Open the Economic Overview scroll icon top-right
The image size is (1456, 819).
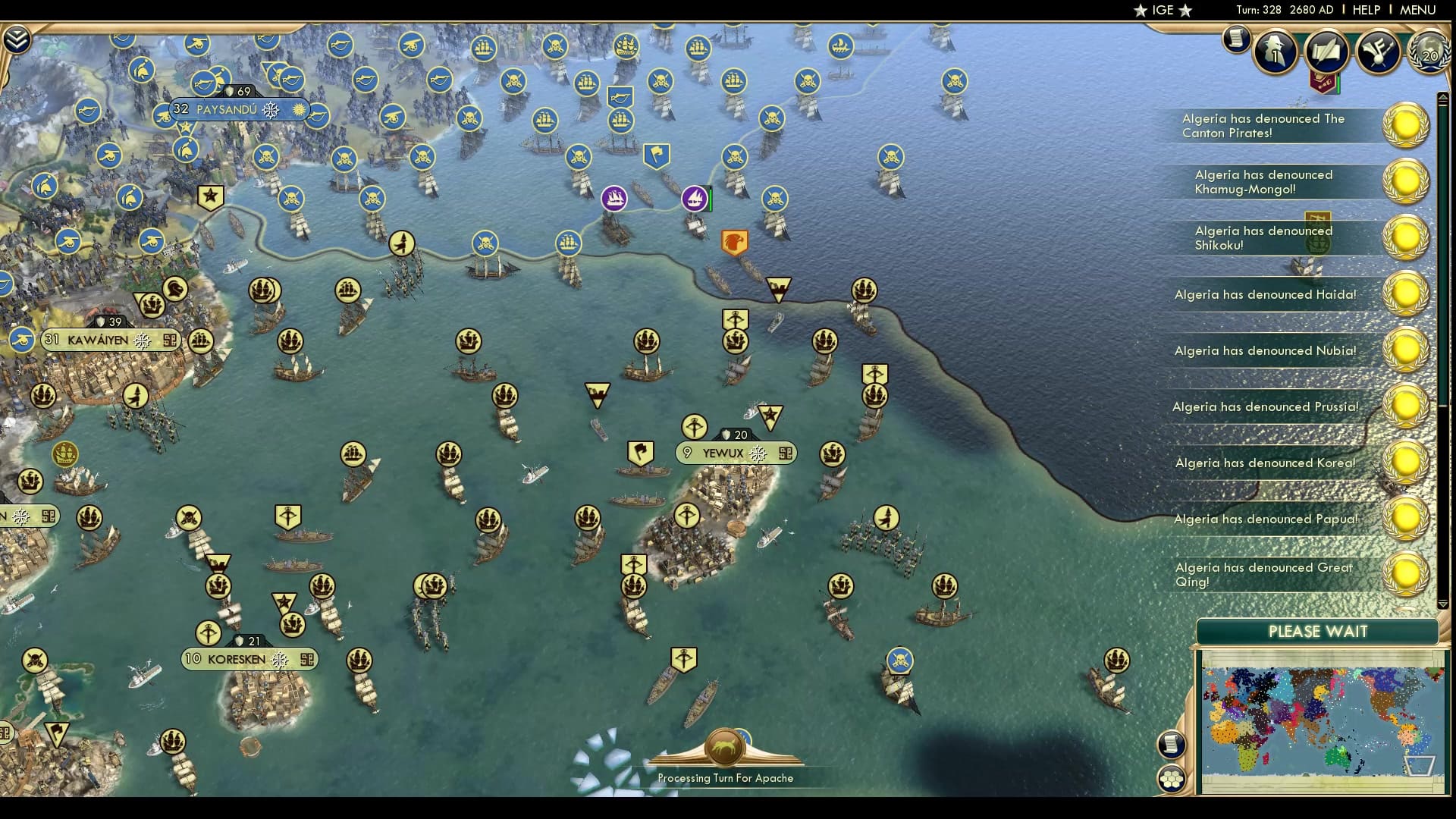point(1235,40)
